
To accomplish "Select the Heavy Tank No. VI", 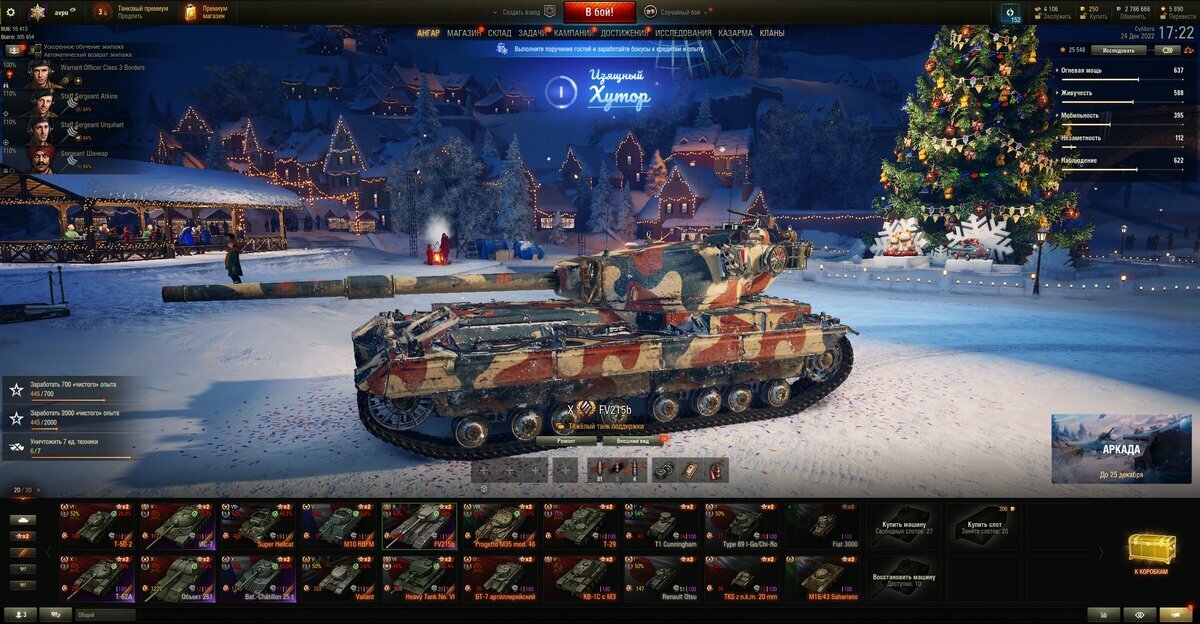I will 419,578.
